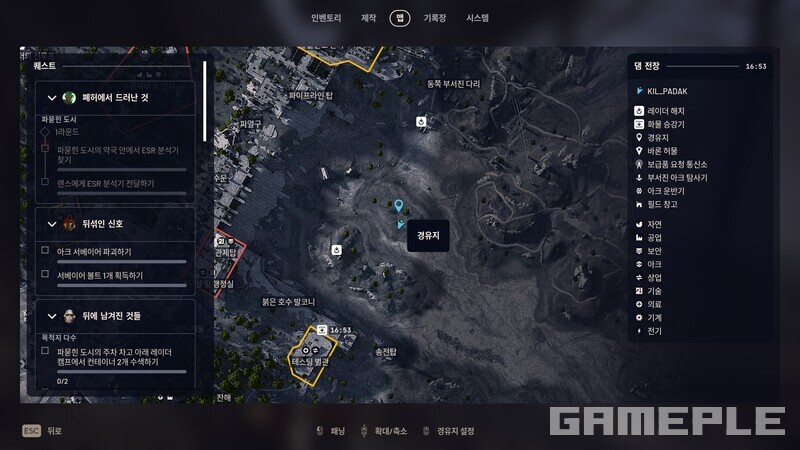Toggle the 화물 승강기 legend entry
Image resolution: width=800 pixels, height=450 pixels.
pos(665,124)
